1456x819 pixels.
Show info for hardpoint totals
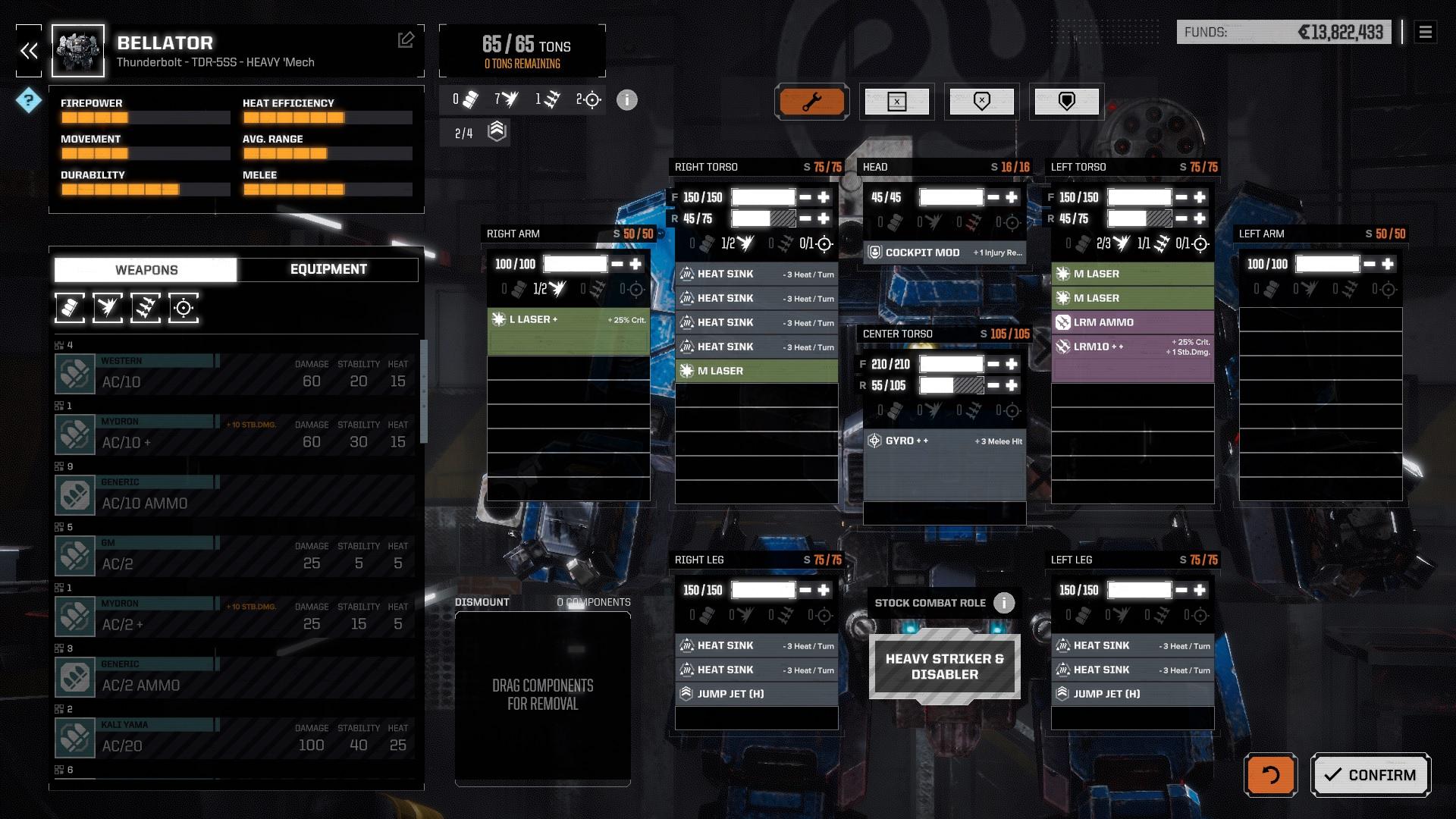(x=626, y=99)
